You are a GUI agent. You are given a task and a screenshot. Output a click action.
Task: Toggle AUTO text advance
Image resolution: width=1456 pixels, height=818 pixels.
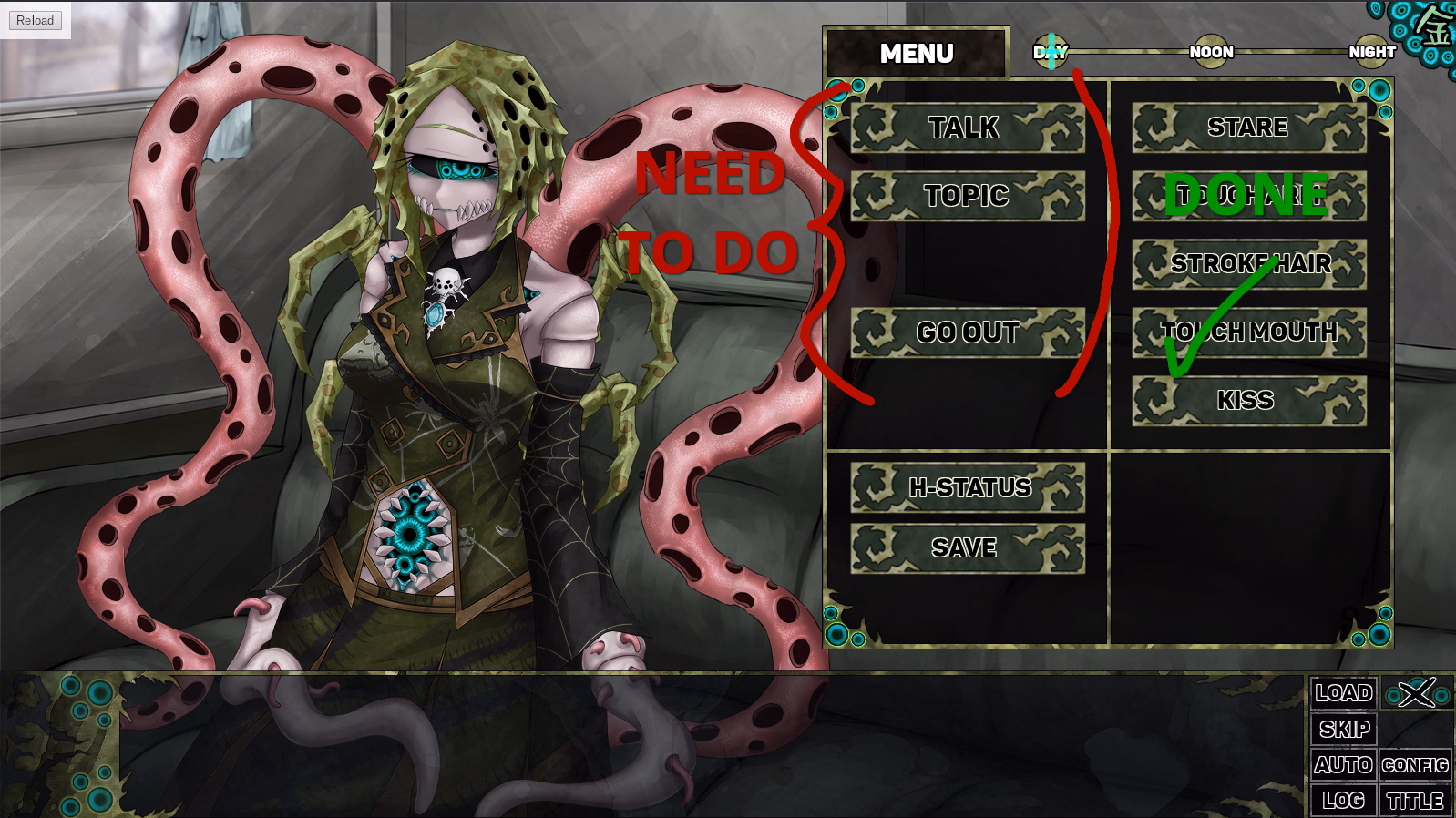tap(1343, 765)
